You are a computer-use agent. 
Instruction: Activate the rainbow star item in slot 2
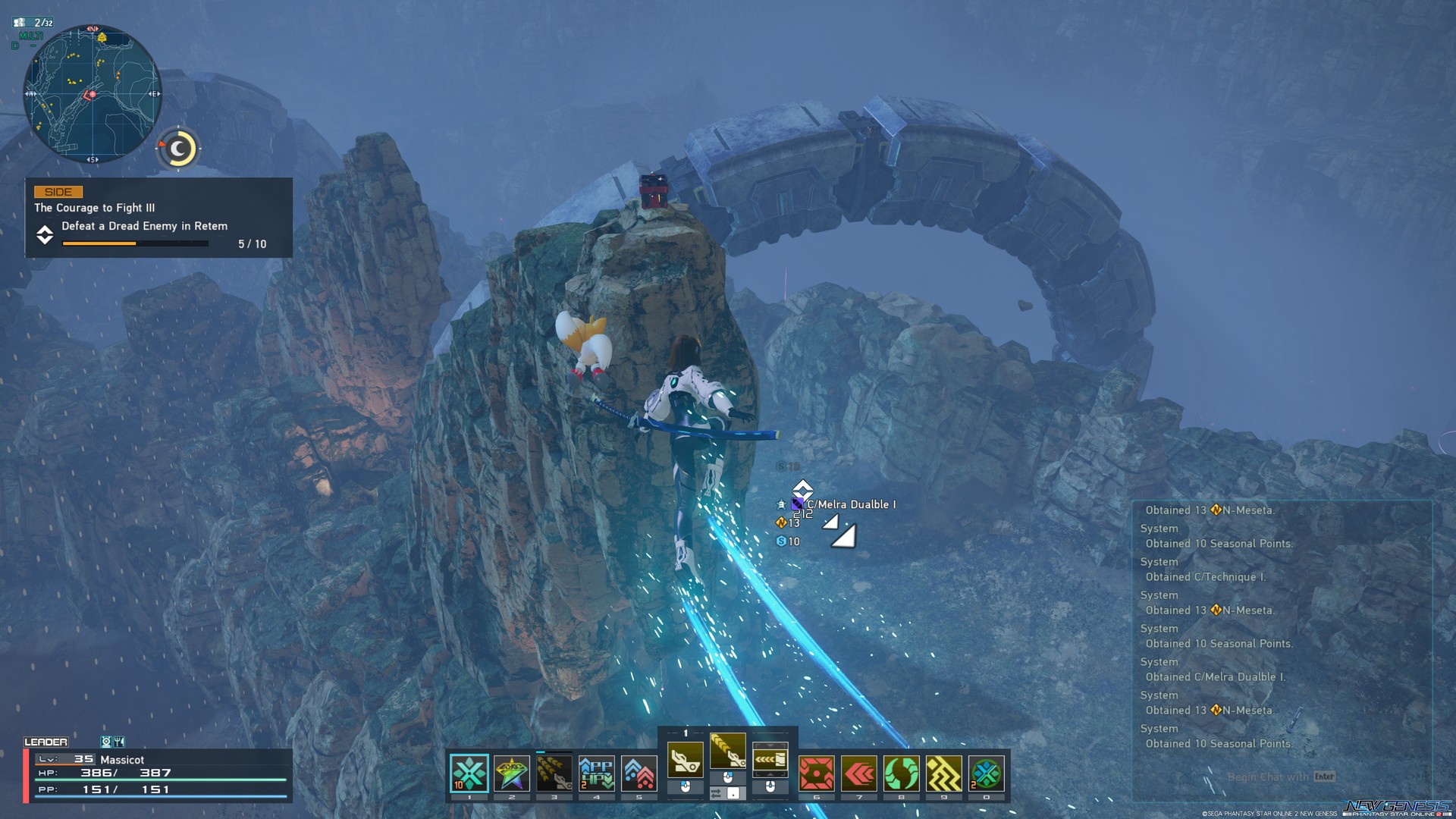point(512,773)
